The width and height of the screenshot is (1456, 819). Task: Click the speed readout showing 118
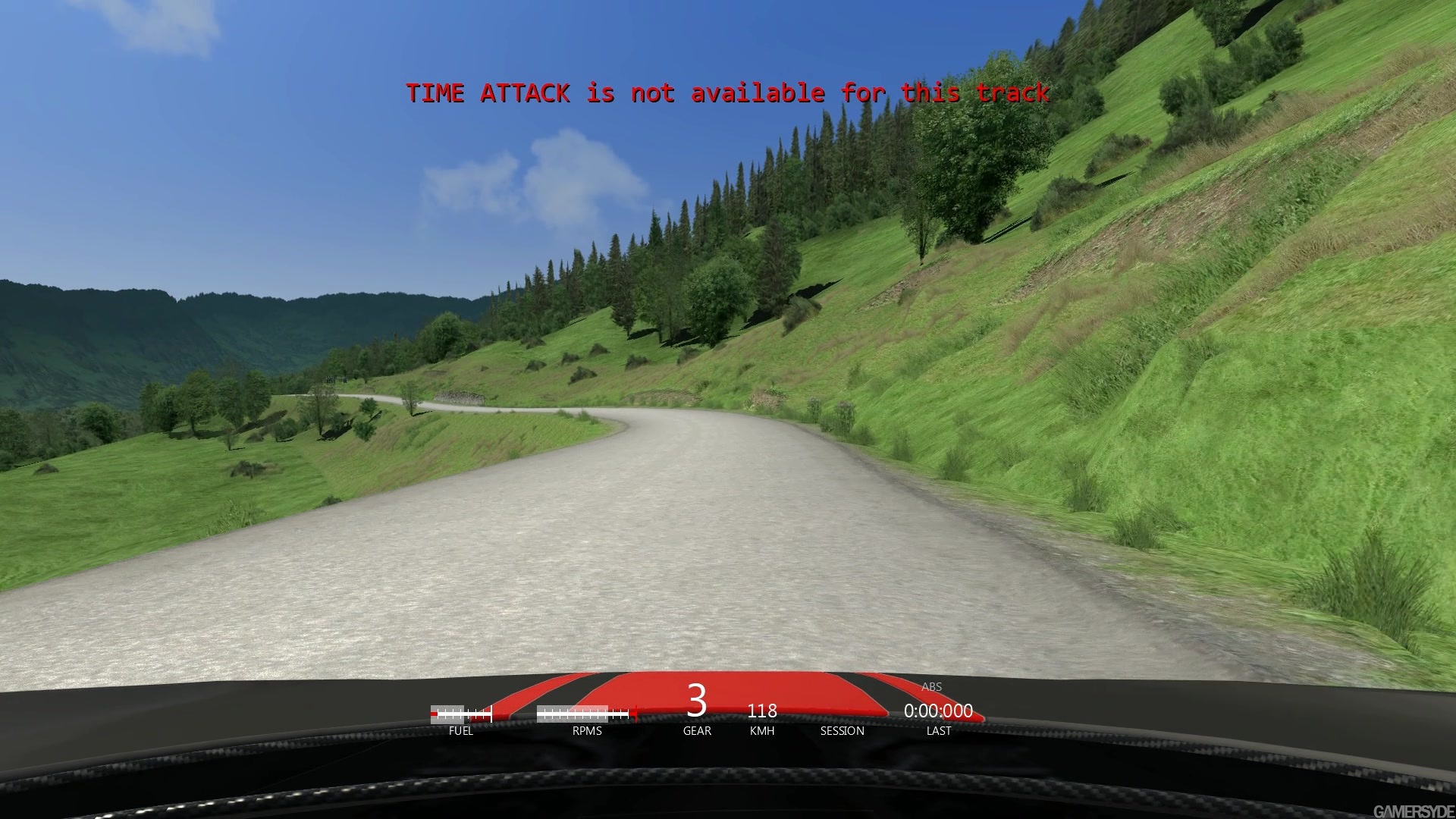[x=761, y=711]
